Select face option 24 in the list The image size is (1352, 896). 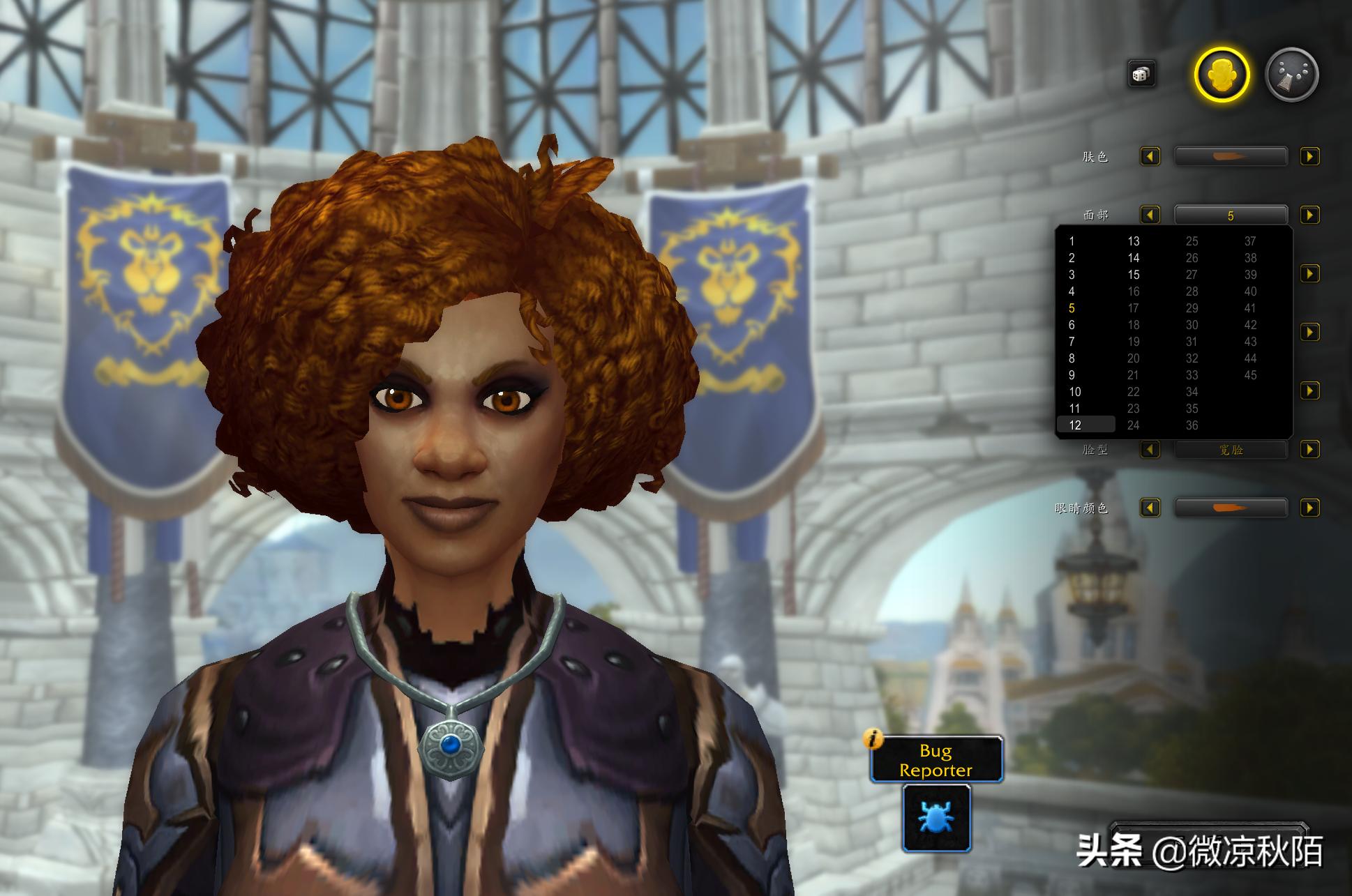[x=1134, y=425]
